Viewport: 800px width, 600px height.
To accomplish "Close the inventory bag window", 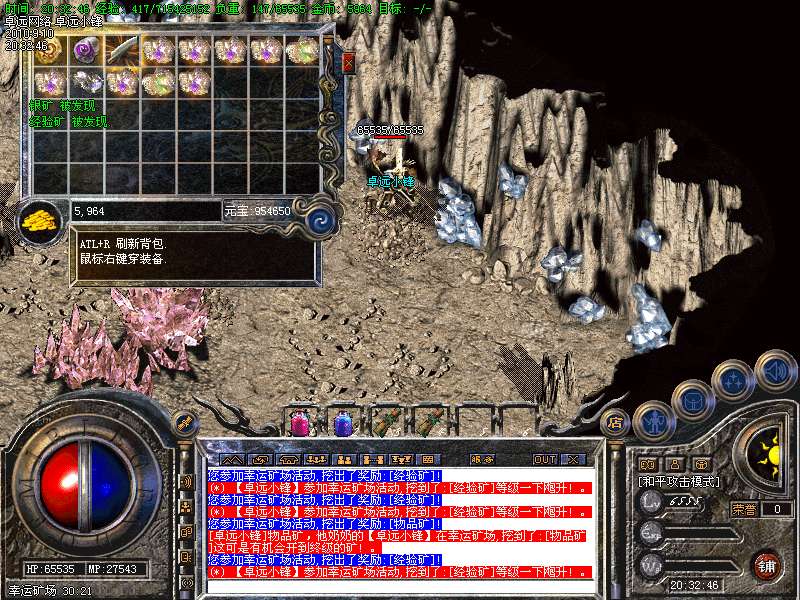I will click(x=348, y=64).
